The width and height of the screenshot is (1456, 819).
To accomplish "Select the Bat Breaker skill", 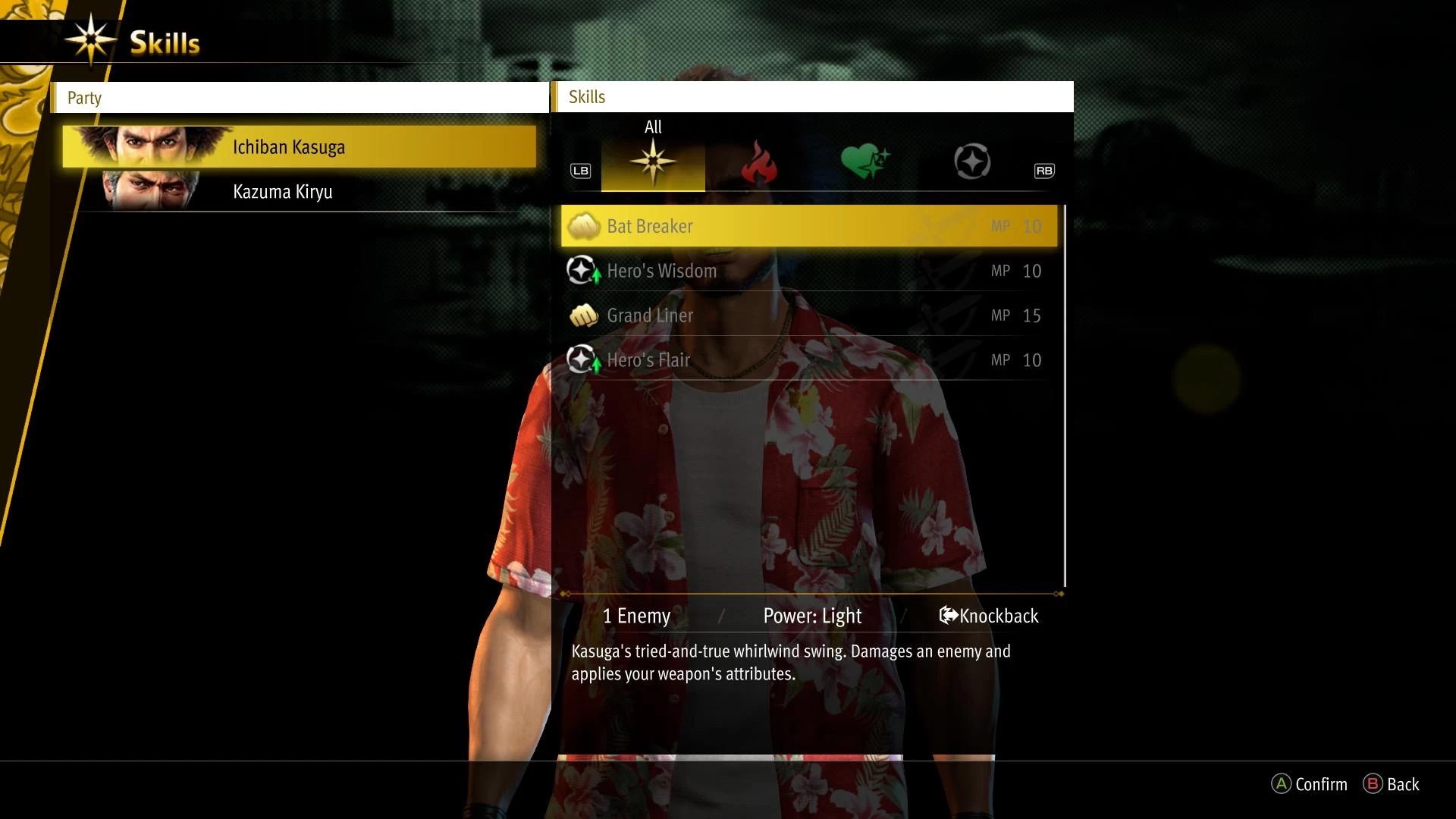I will point(808,226).
